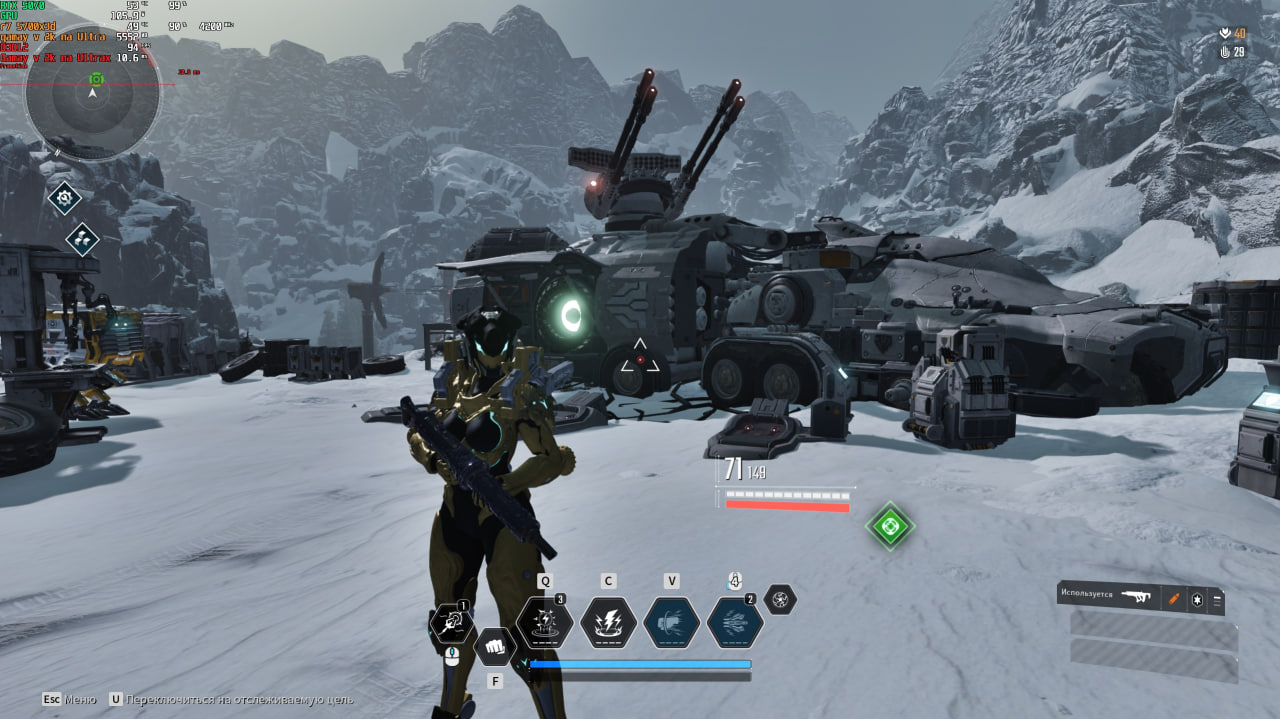Trigger the lightning shockwave ability

click(608, 623)
